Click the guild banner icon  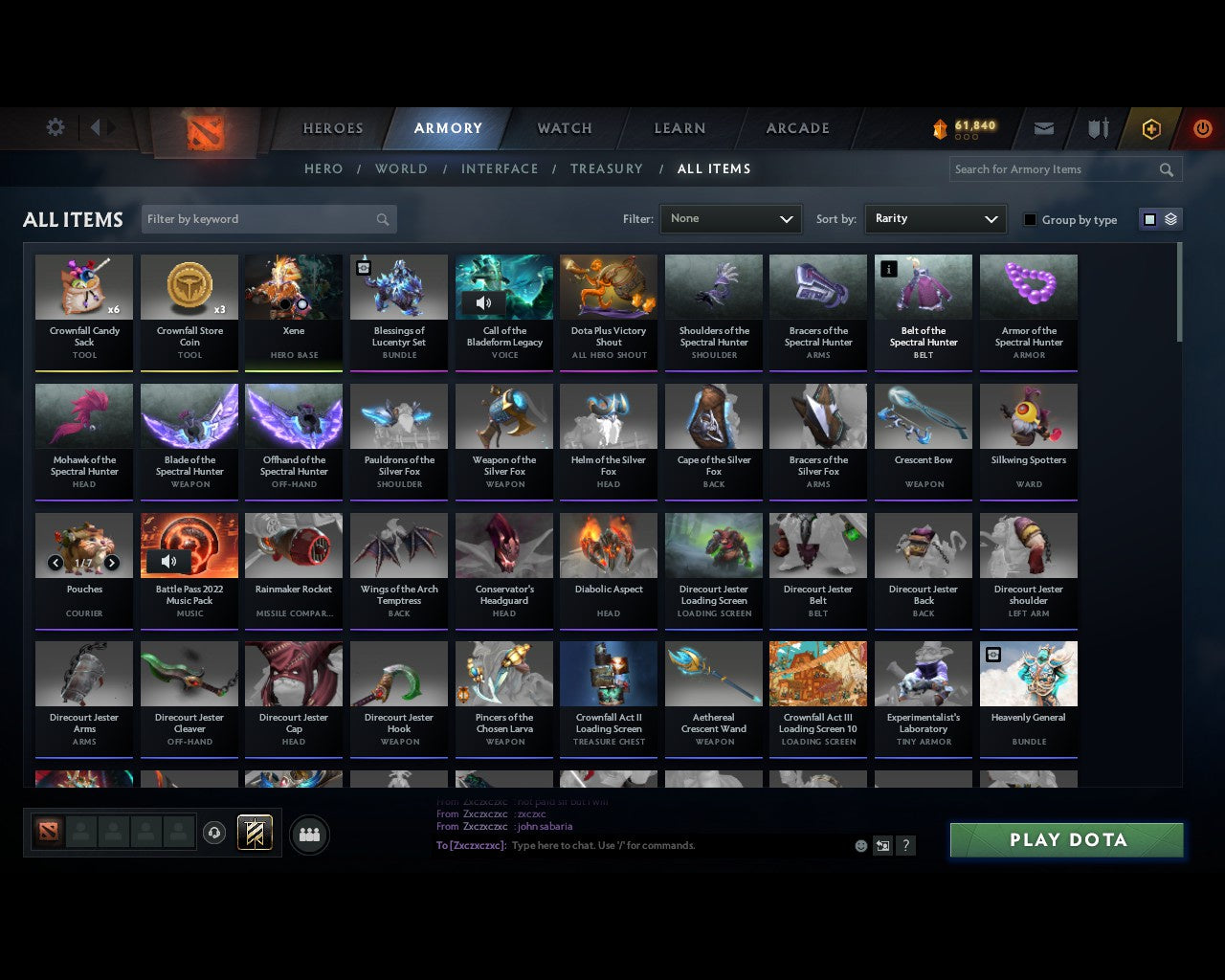pos(255,833)
